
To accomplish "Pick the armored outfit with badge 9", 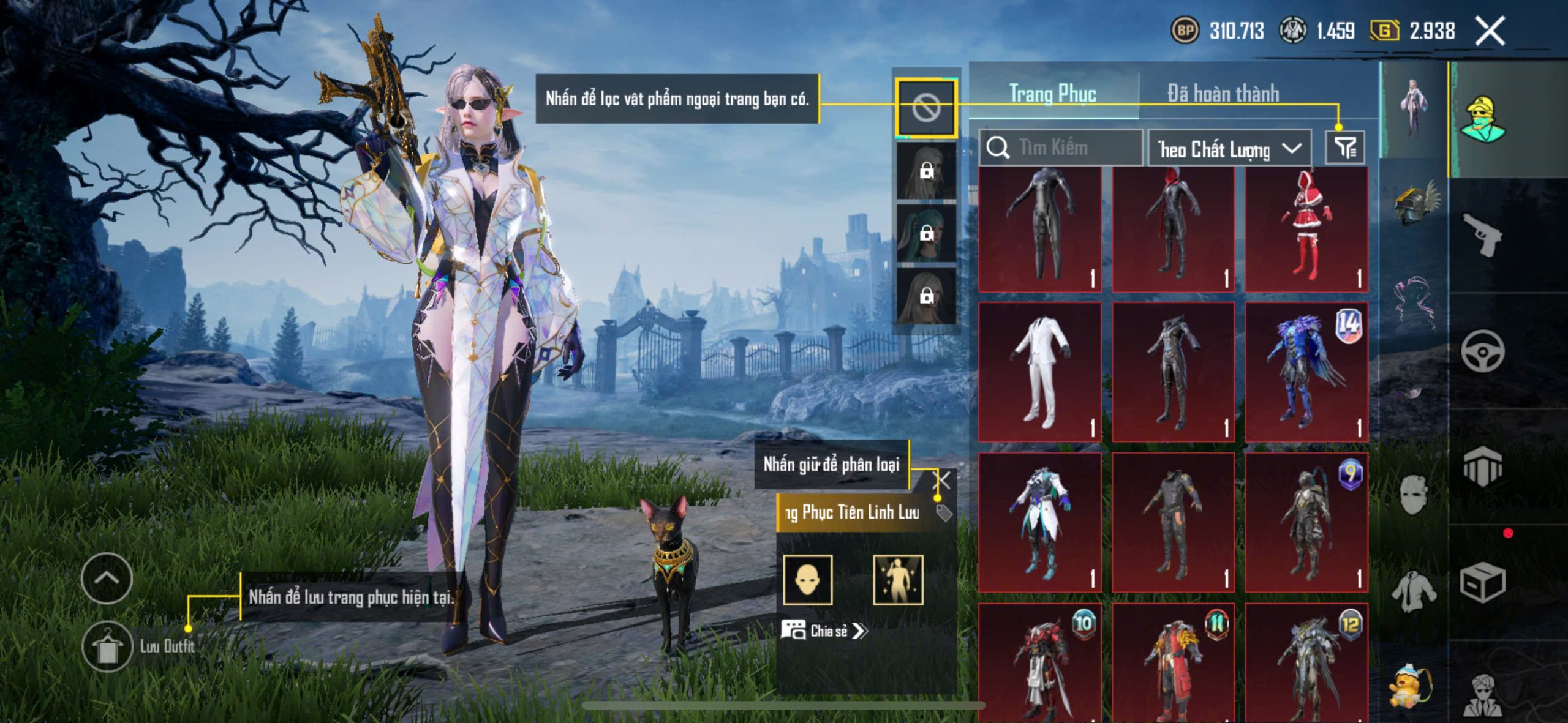I will point(1306,522).
